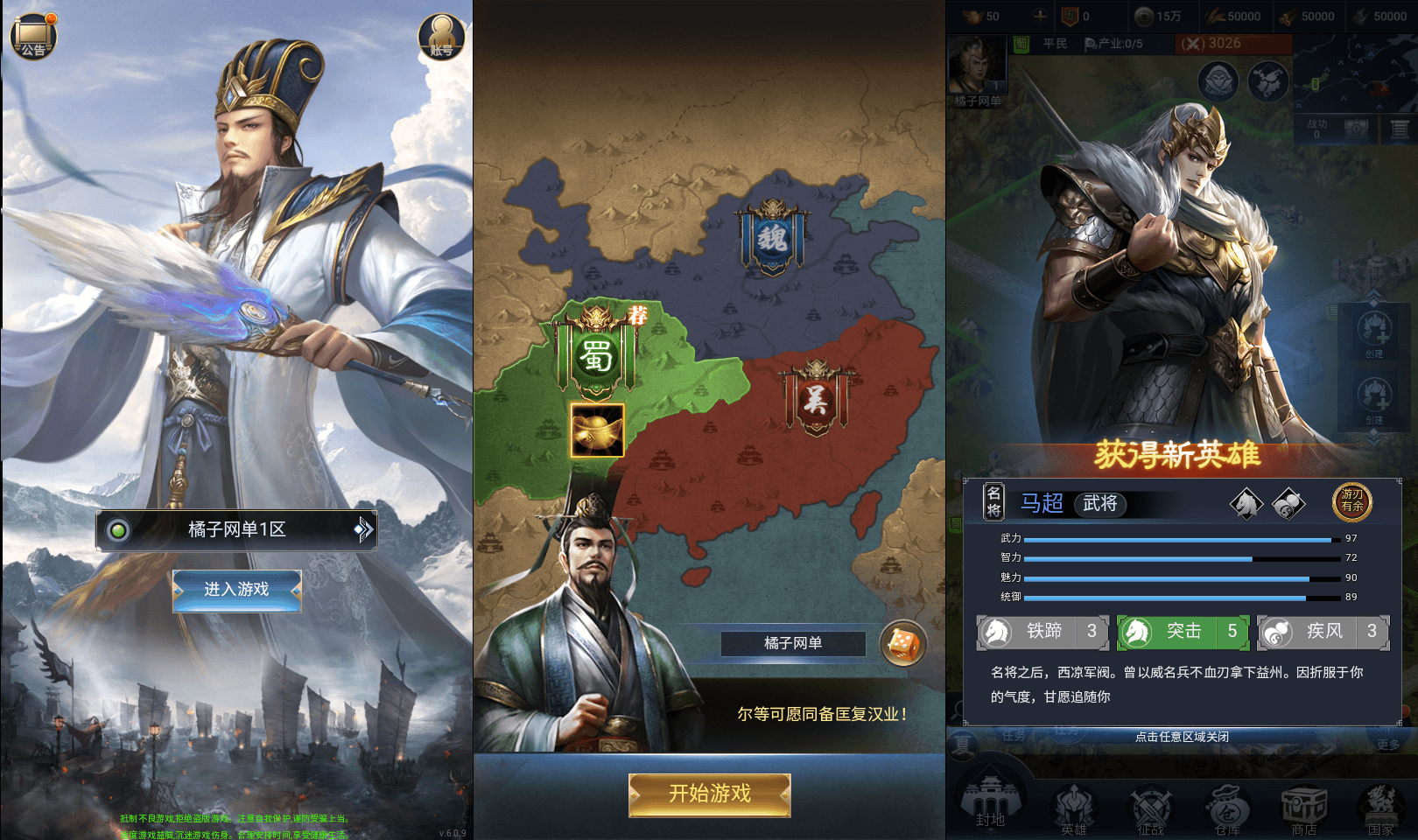Open the 英雄 hero menu

(1074, 805)
